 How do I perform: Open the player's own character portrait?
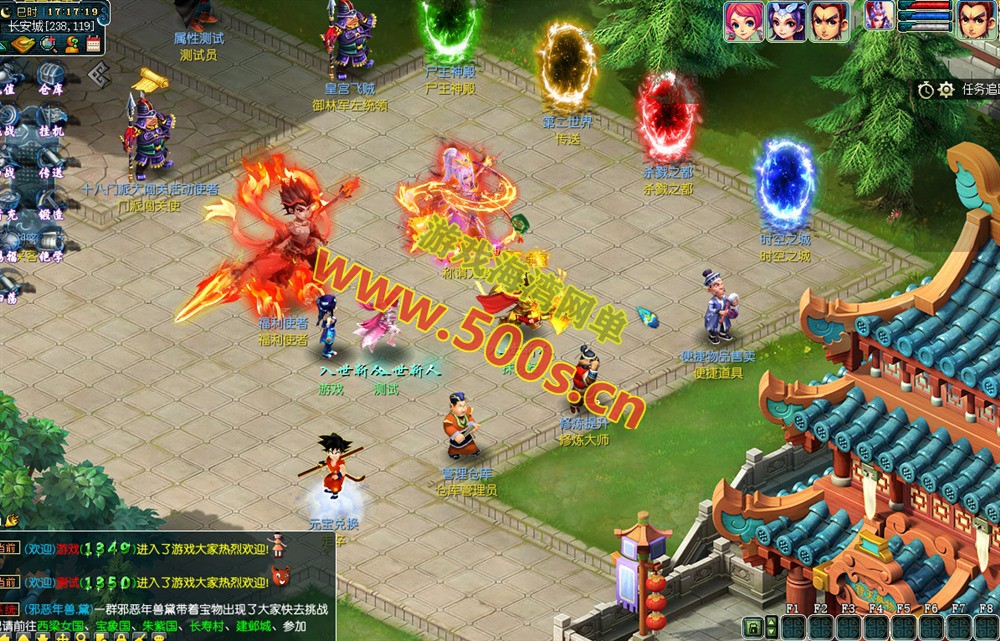[977, 21]
